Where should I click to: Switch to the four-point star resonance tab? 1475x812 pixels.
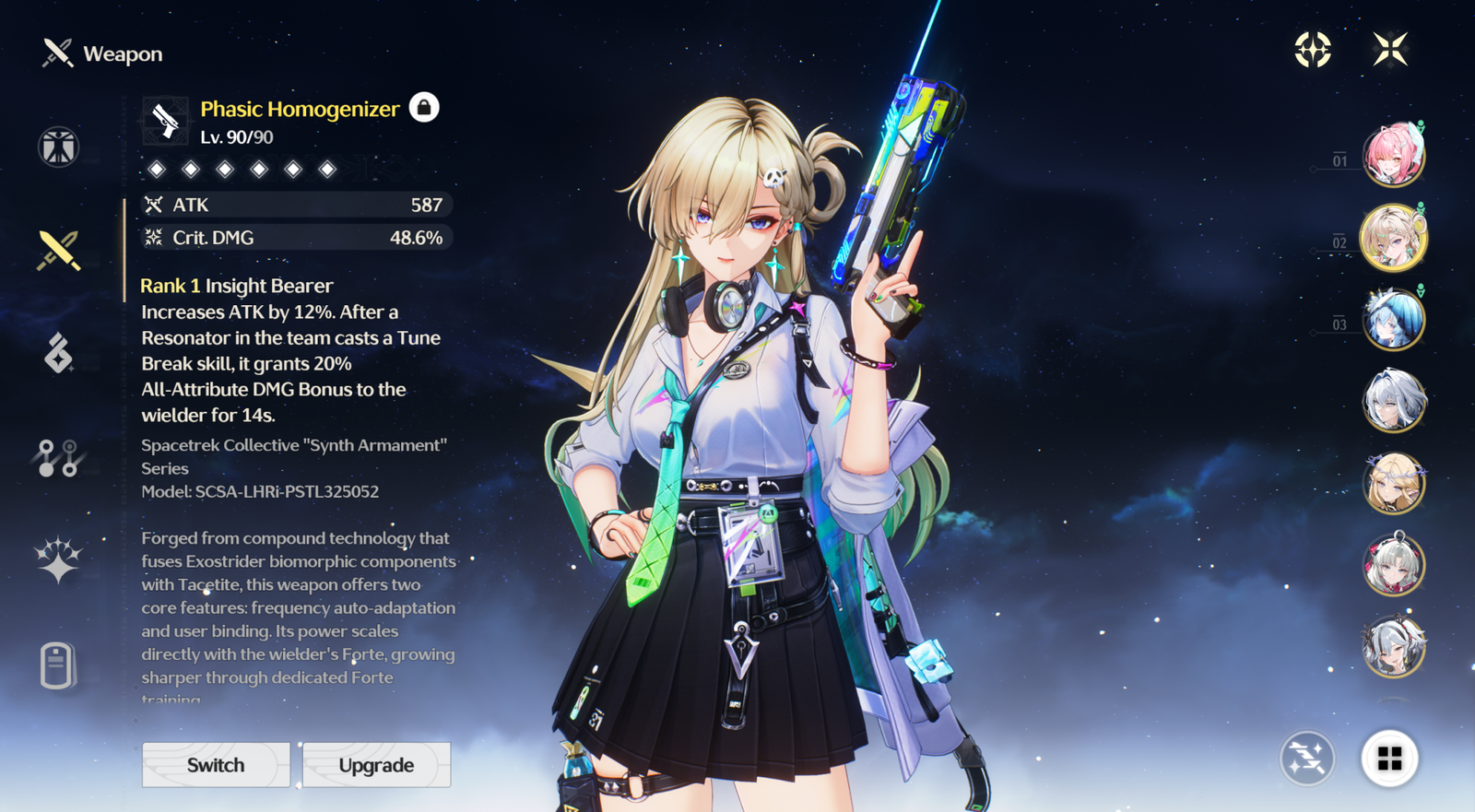point(58,560)
